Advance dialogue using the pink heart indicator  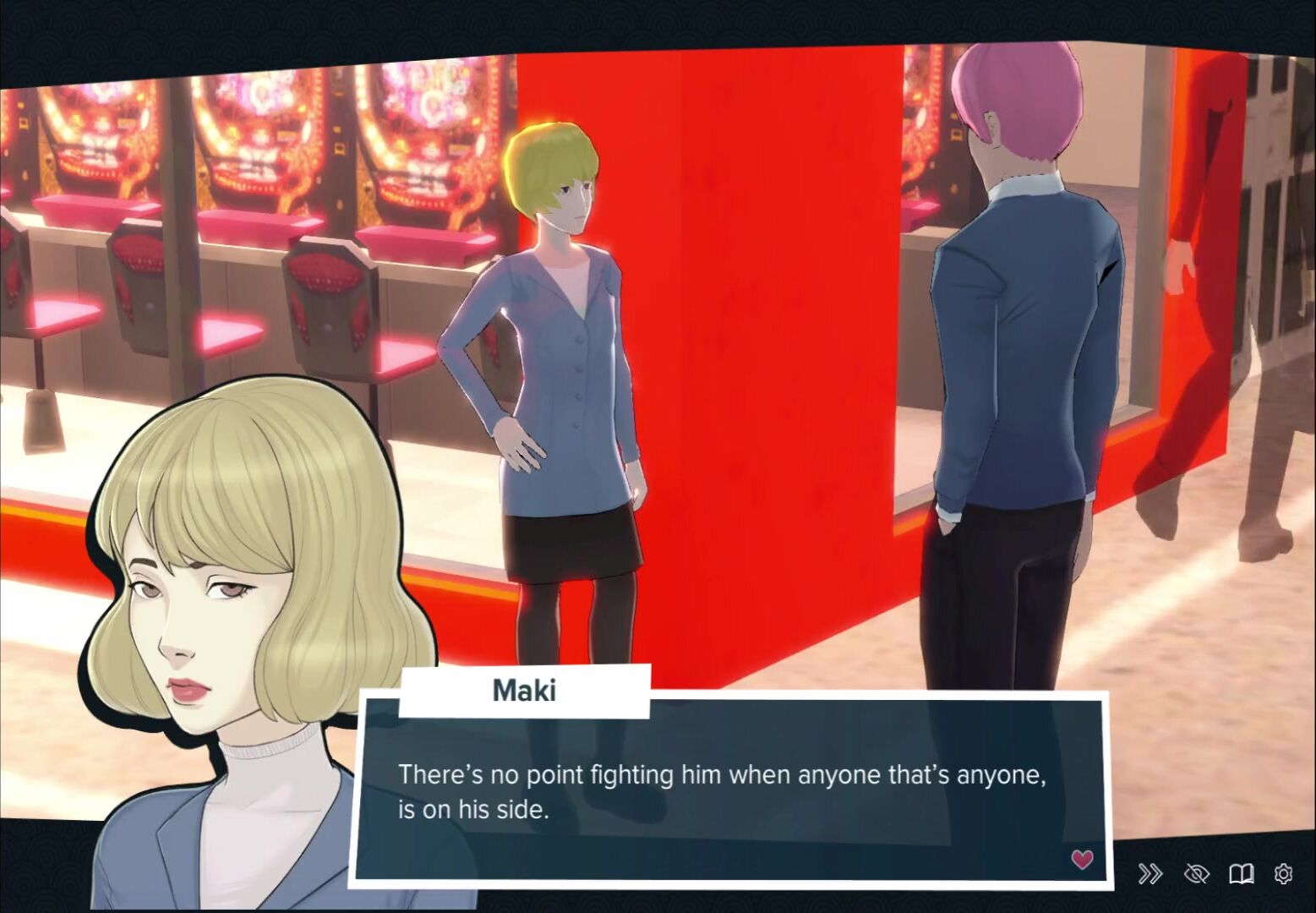[1082, 859]
